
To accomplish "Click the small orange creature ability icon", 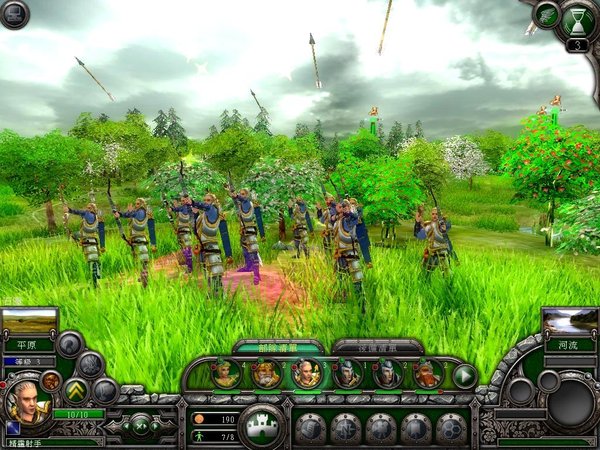I will pos(51,381).
